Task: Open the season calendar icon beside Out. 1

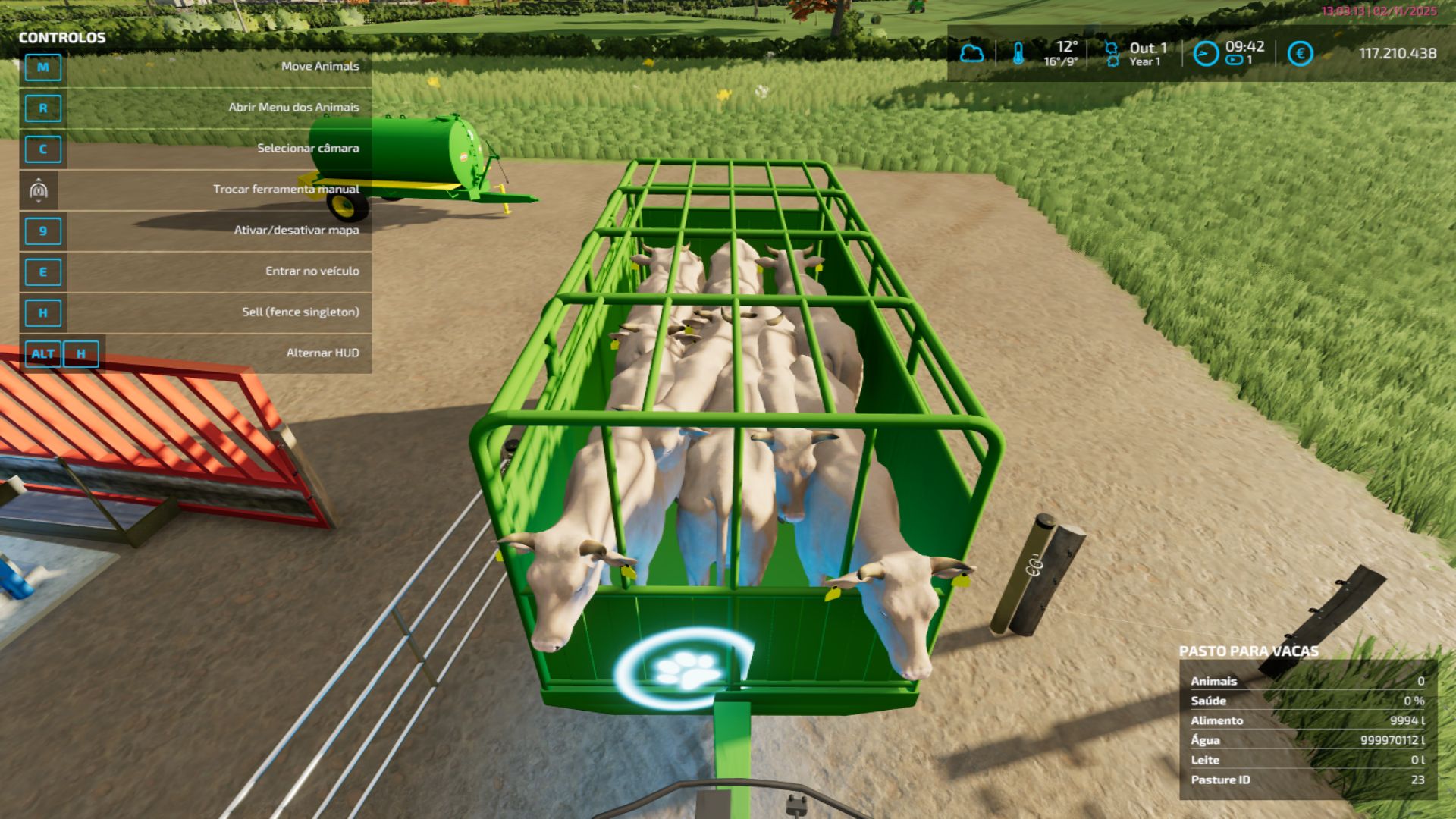Action: (1112, 54)
